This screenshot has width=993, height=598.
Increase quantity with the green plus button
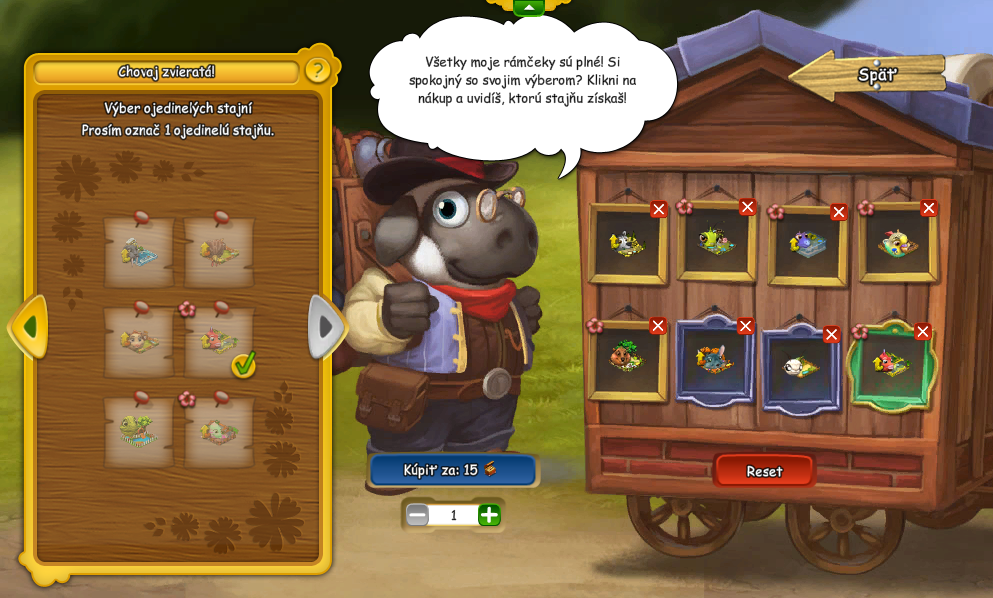[x=489, y=515]
